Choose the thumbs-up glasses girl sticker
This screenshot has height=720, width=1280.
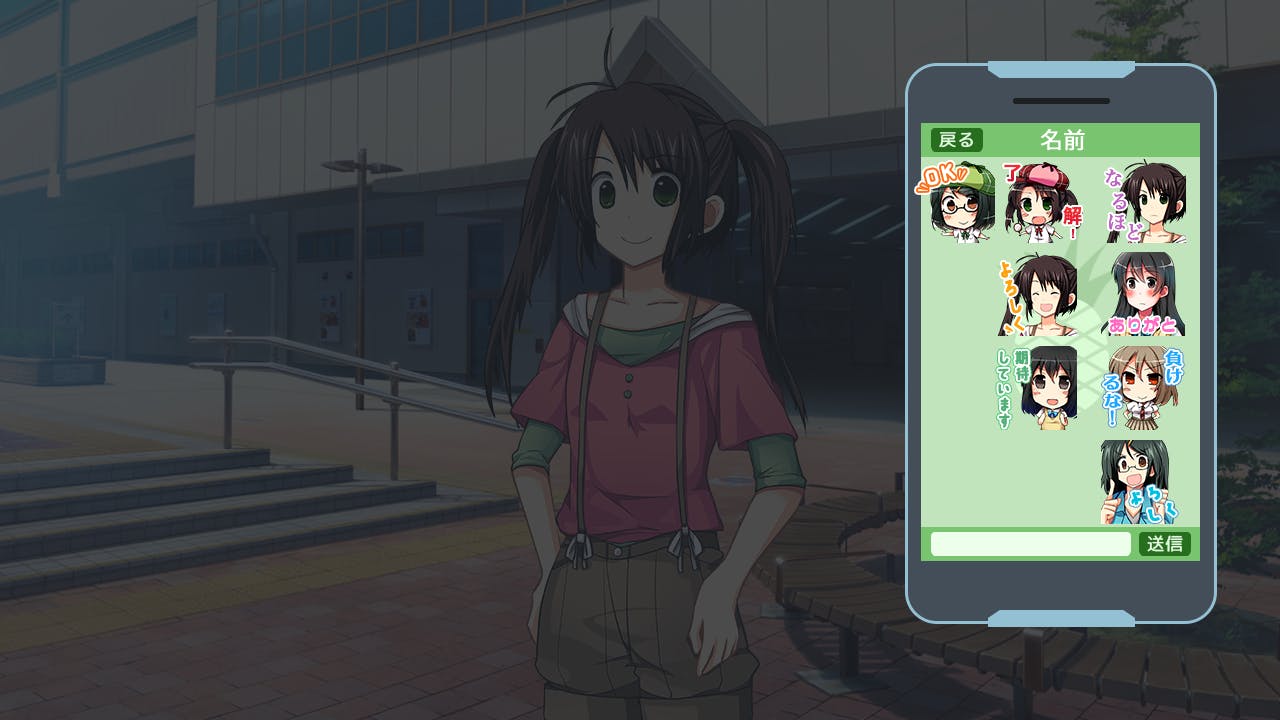pyautogui.click(x=1138, y=482)
